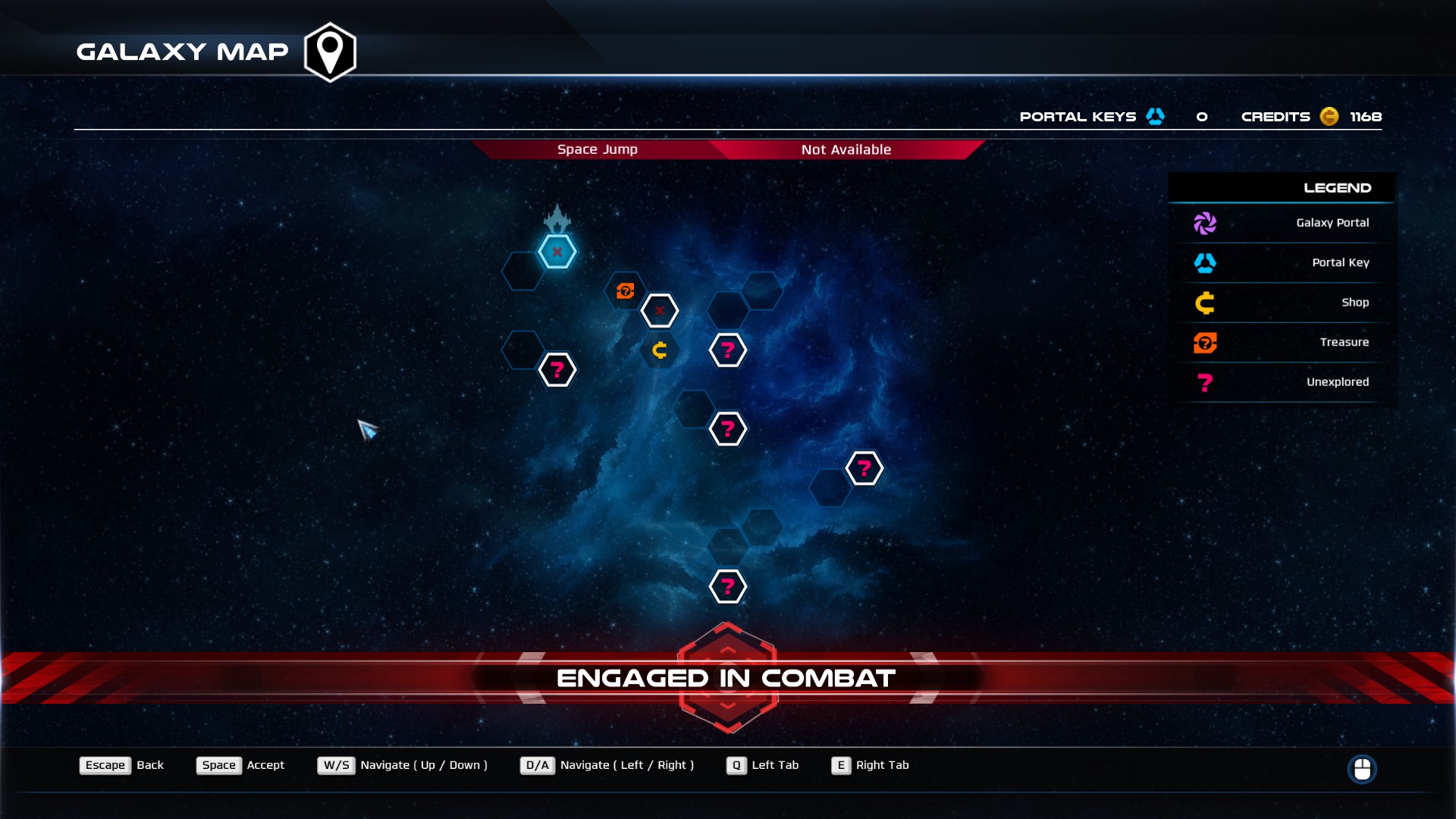Screen dimensions: 1456x819
Task: Click the up chevron above Engaged In Combat
Action: 727,648
